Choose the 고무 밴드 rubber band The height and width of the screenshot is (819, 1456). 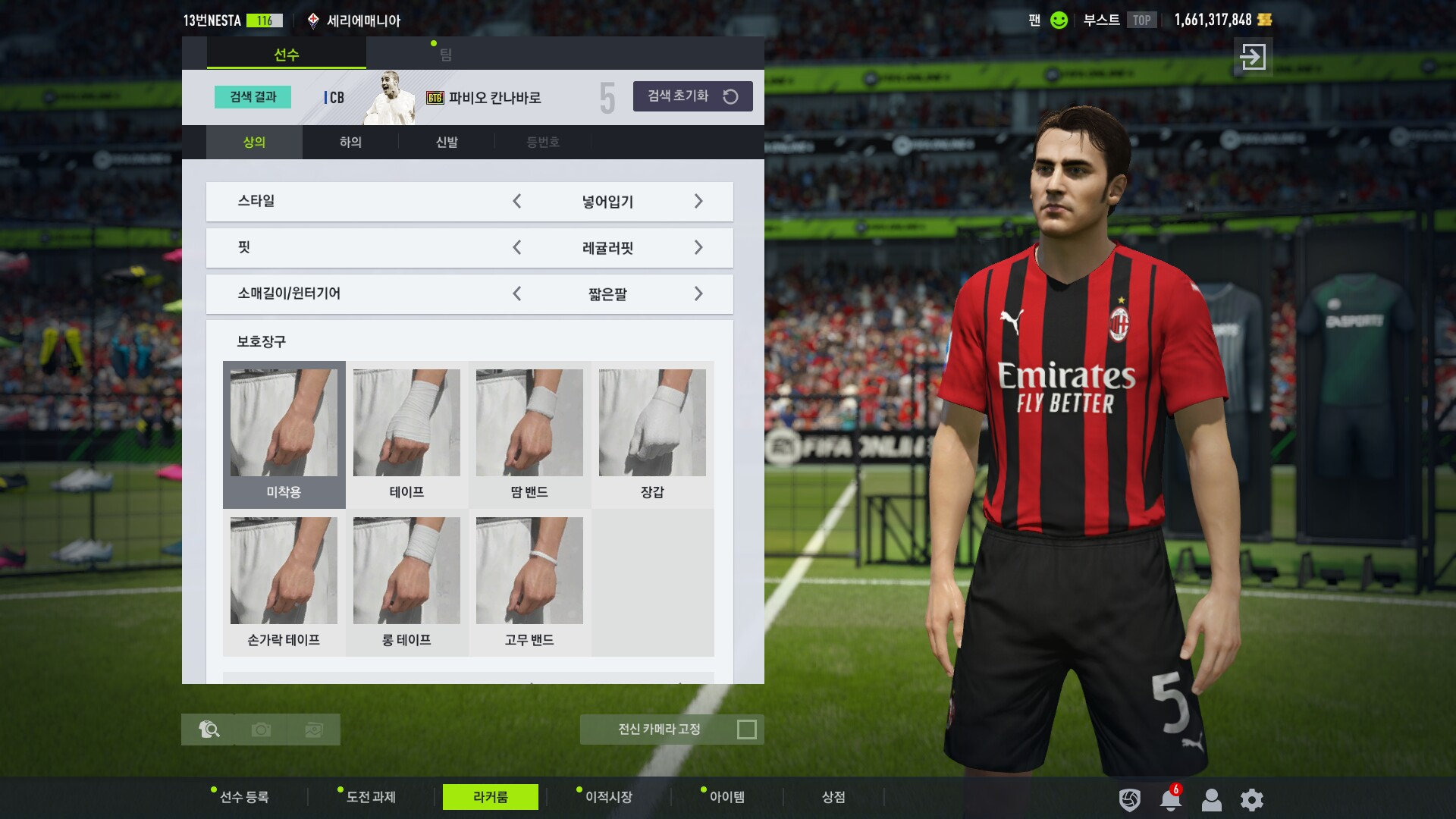[x=529, y=582]
